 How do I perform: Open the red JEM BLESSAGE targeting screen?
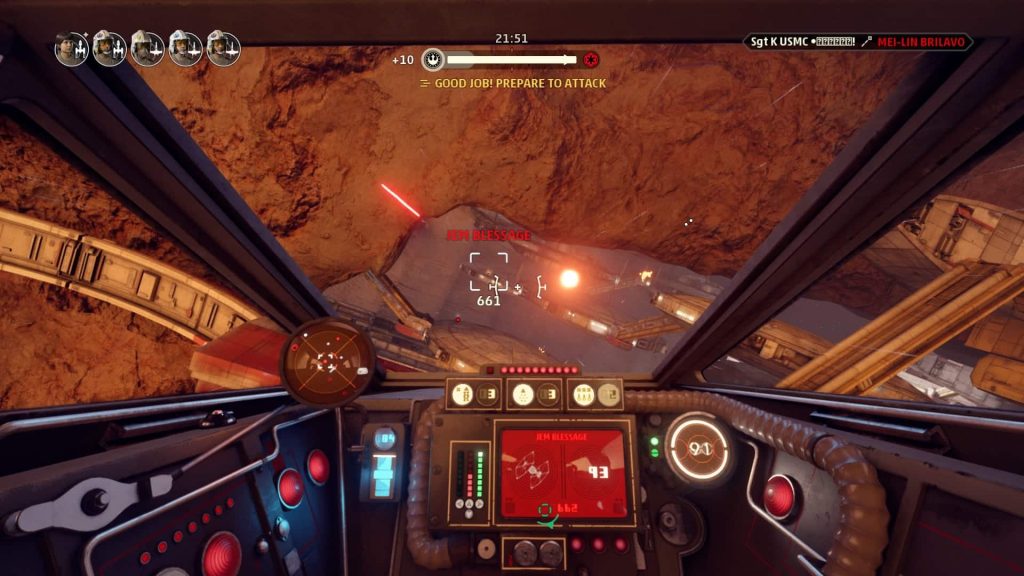tap(563, 473)
